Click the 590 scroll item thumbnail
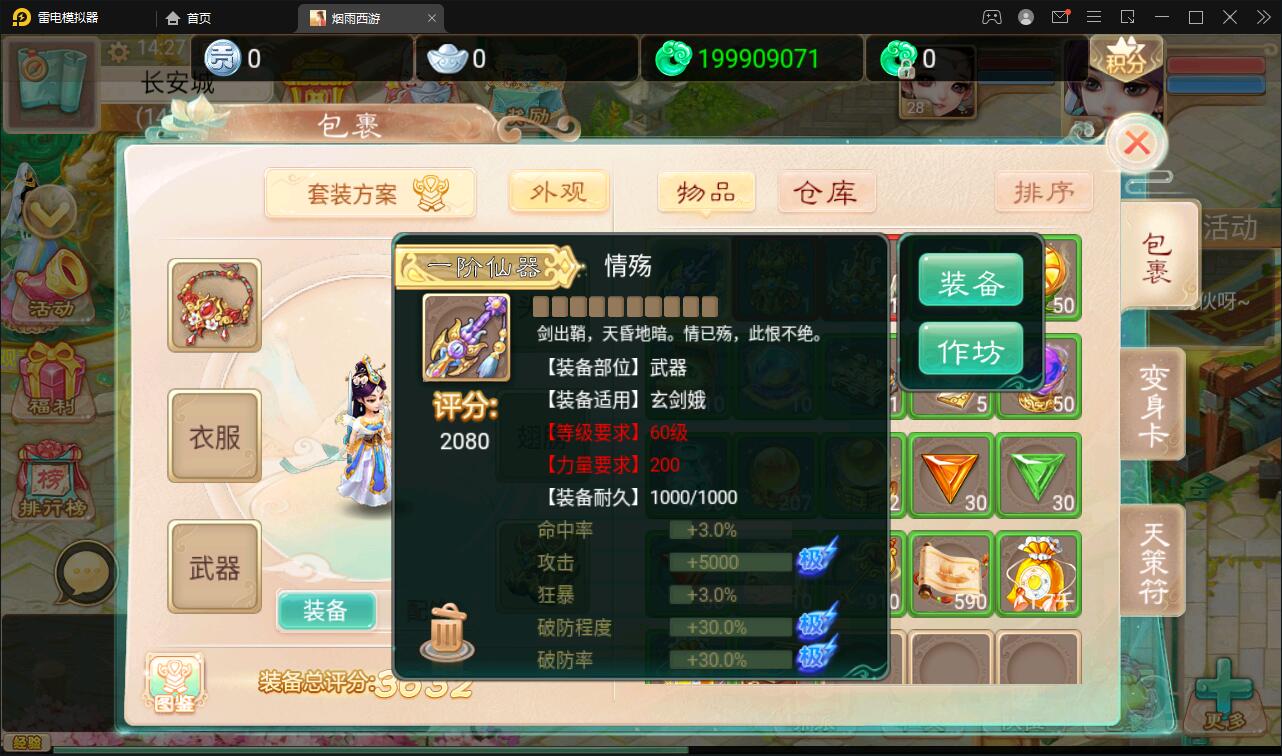Screen dimensions: 1282x756 tap(950, 572)
